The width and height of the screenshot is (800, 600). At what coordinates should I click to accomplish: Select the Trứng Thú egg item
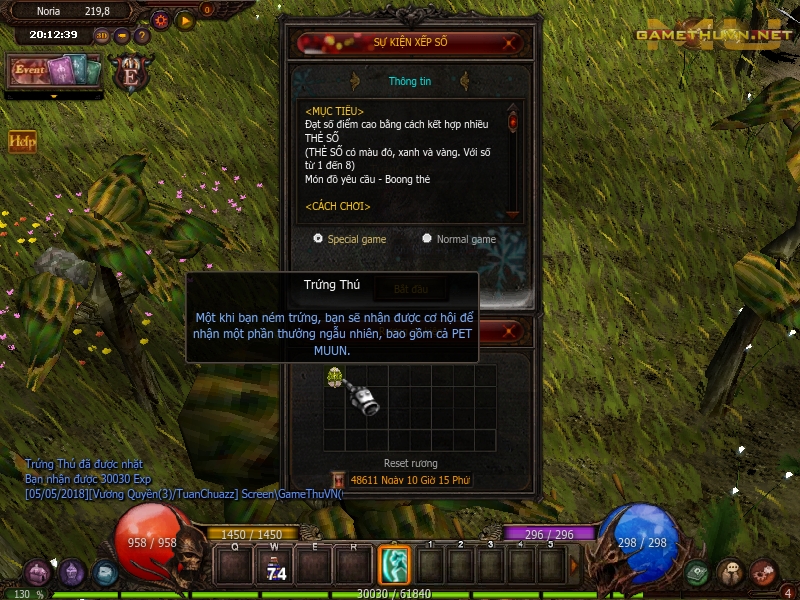tap(335, 376)
